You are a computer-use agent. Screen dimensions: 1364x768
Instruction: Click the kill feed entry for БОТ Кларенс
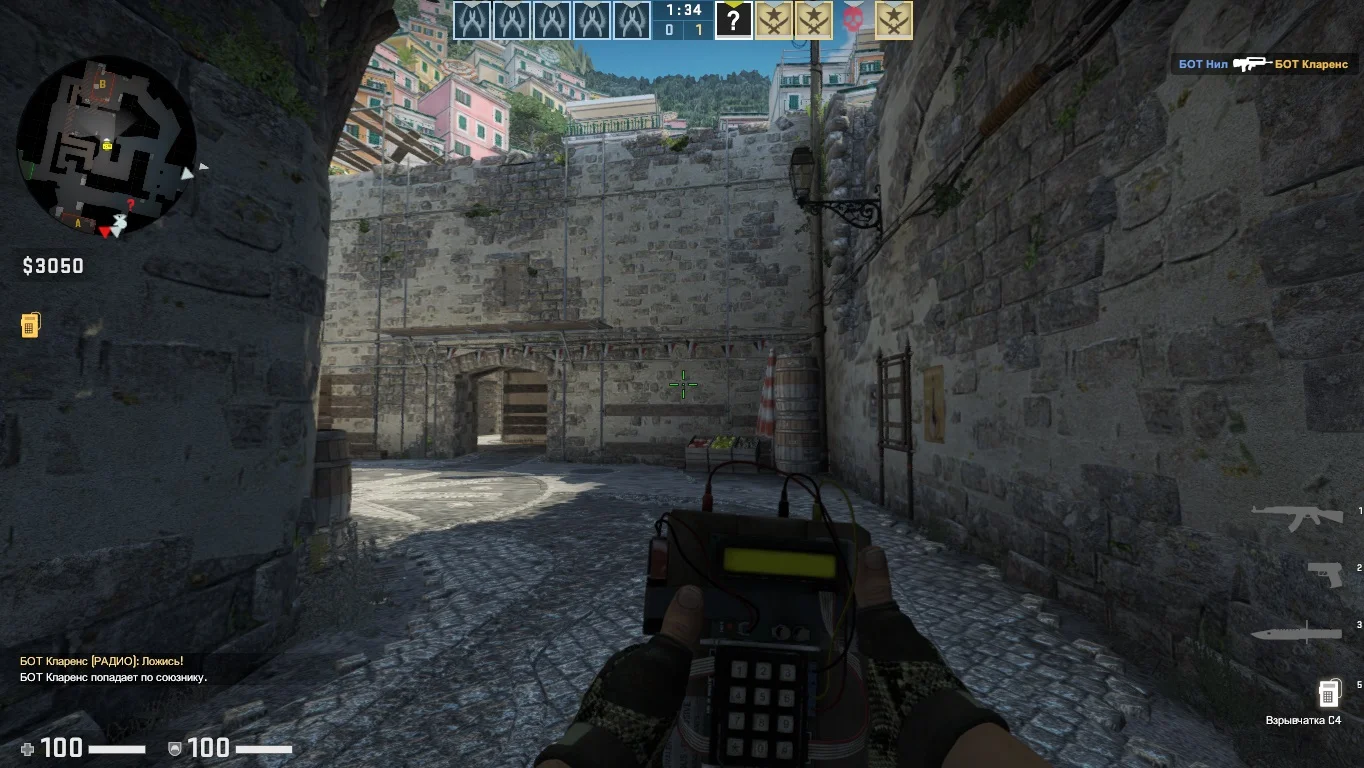[x=1264, y=64]
